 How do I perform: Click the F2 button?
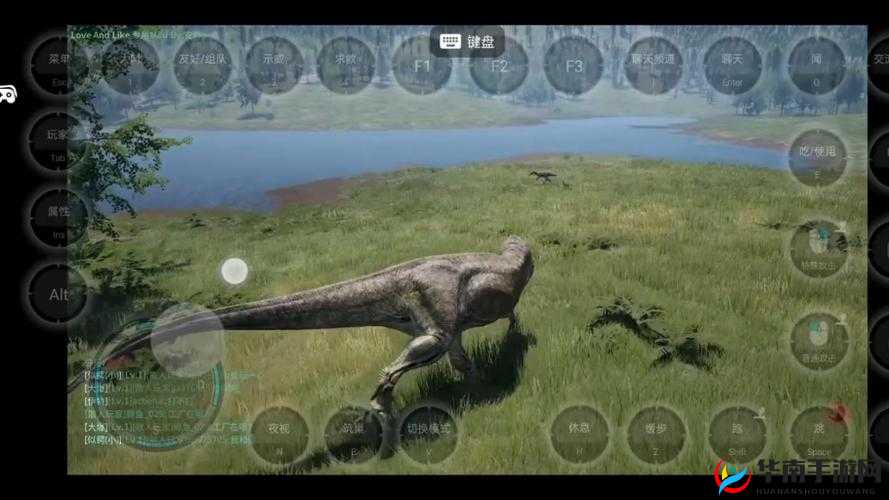[x=499, y=66]
